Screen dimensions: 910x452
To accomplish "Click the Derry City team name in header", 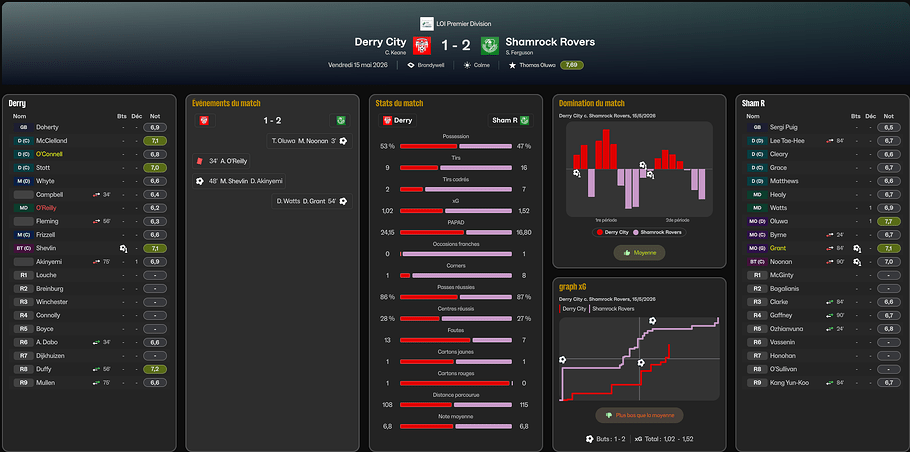I will point(381,42).
